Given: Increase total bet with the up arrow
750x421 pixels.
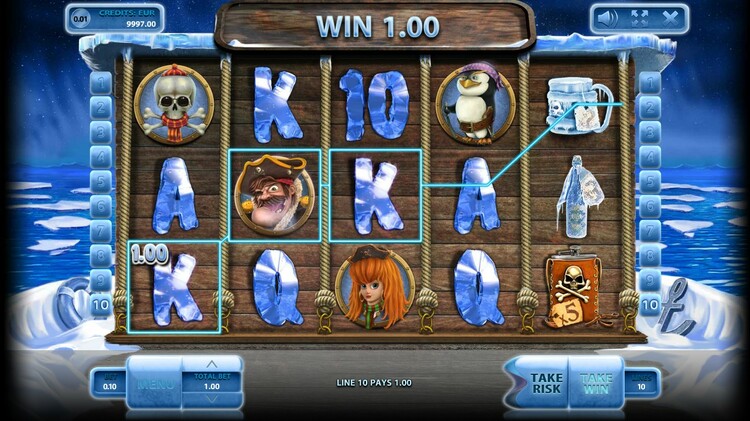Looking at the screenshot, I should [x=212, y=365].
